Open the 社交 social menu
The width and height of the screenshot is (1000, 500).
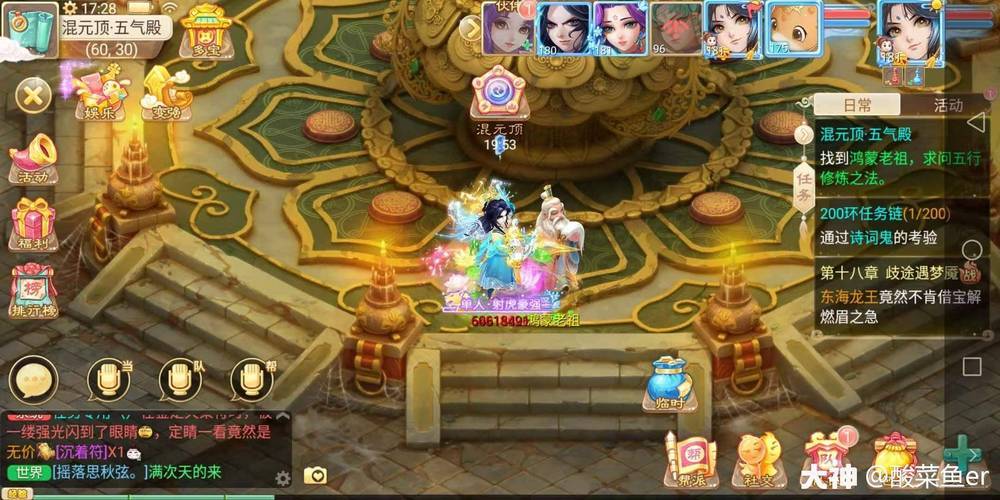[x=757, y=458]
